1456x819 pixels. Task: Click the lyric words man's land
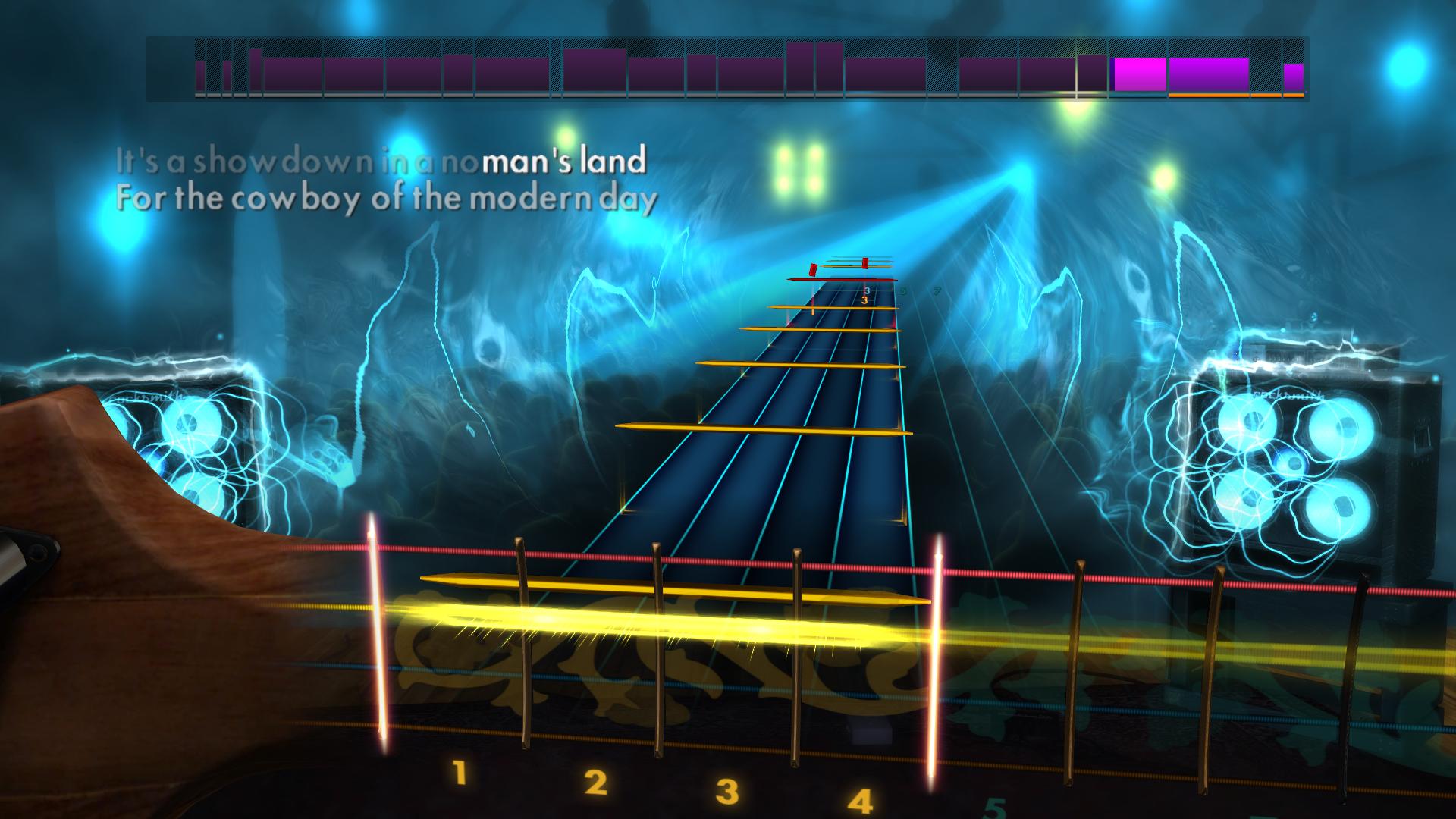[565, 160]
